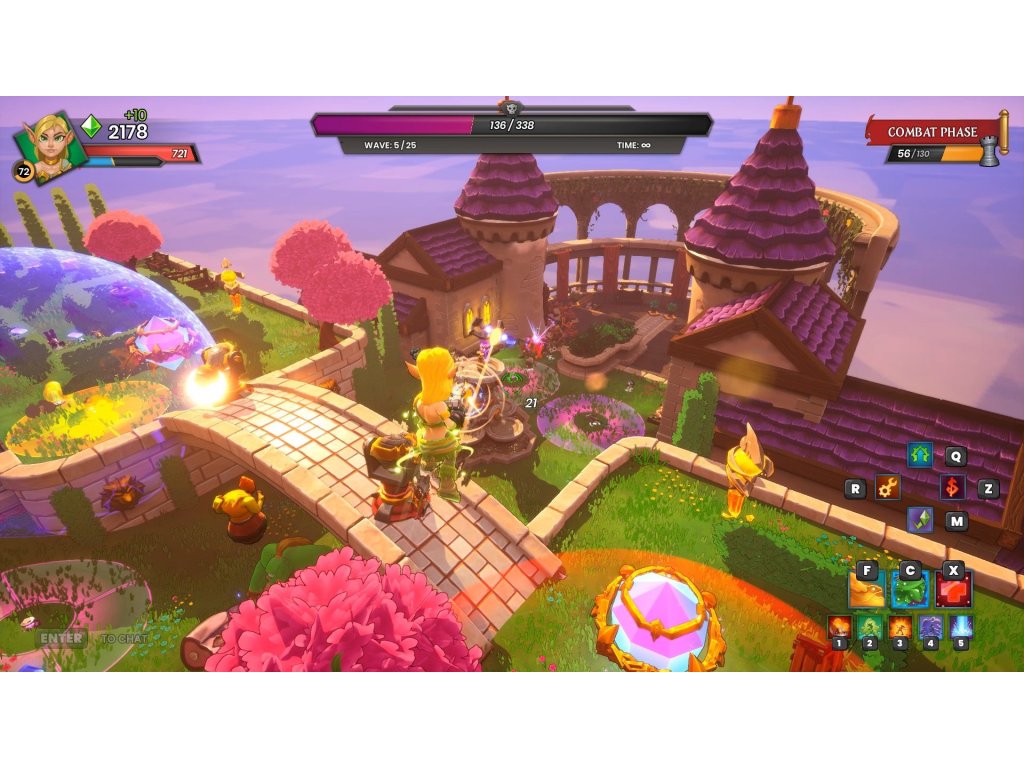
Task: Activate the green leafy ability labeled C
Action: tap(910, 590)
